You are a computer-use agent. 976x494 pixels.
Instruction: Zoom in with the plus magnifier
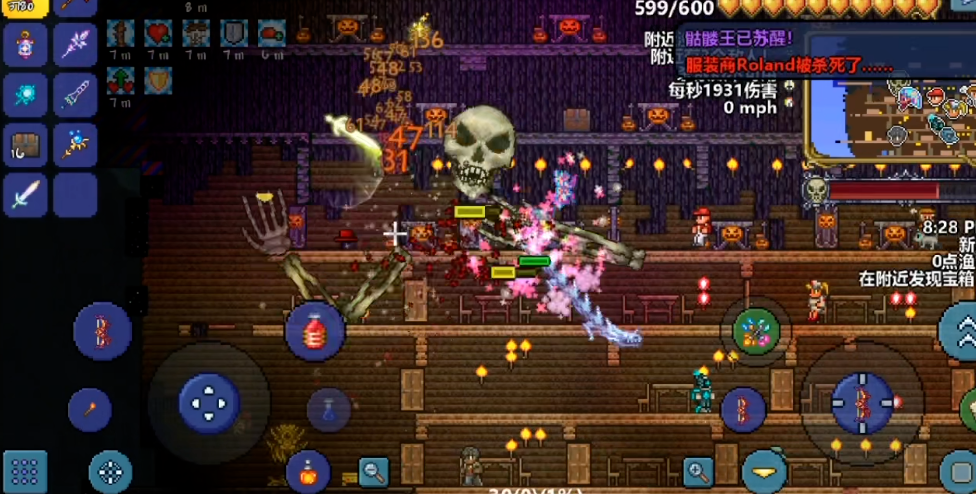tap(698, 471)
